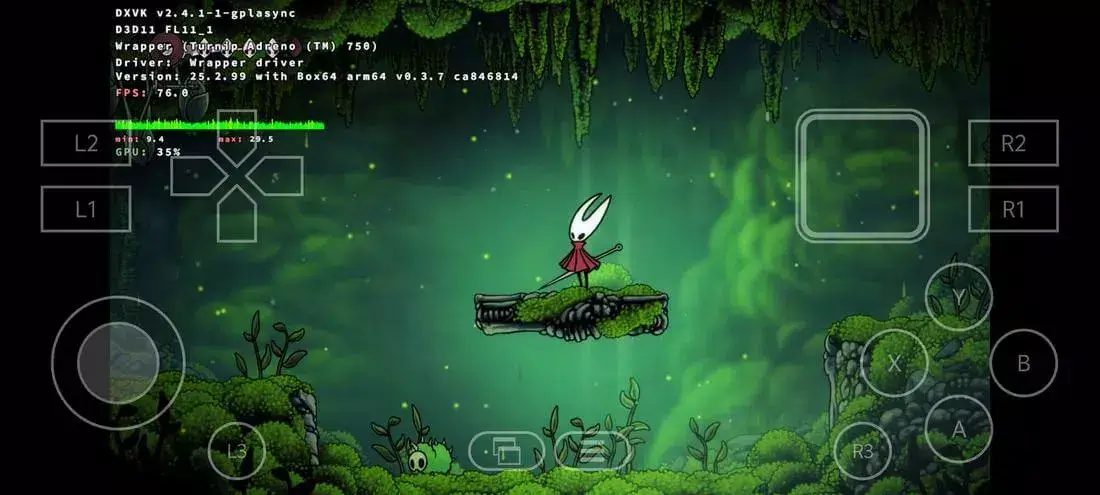Tap the D-pad left arrow
Screen dimensions: 1100x495
pyautogui.click(x=196, y=176)
